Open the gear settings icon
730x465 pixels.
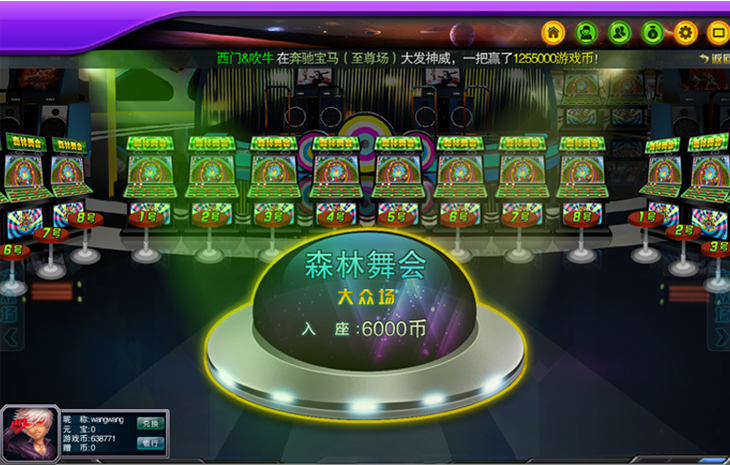click(685, 32)
